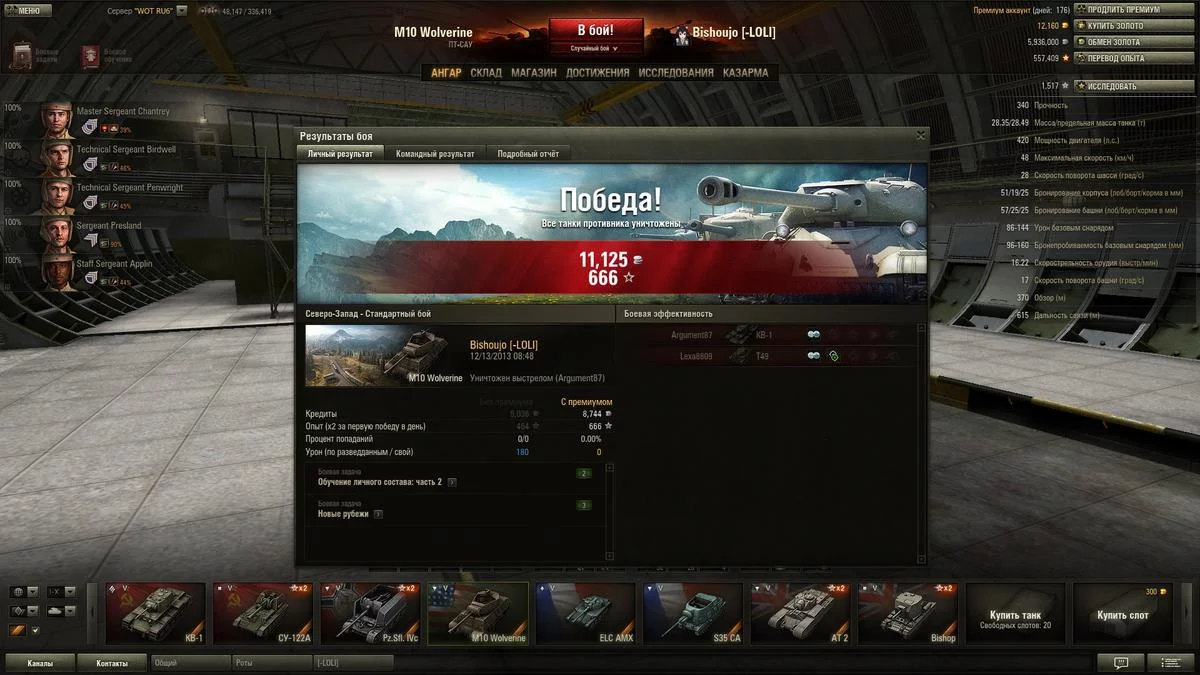This screenshot has width=1200, height=675.
Task: Open the МАГАЗИН shop section
Action: tap(534, 73)
